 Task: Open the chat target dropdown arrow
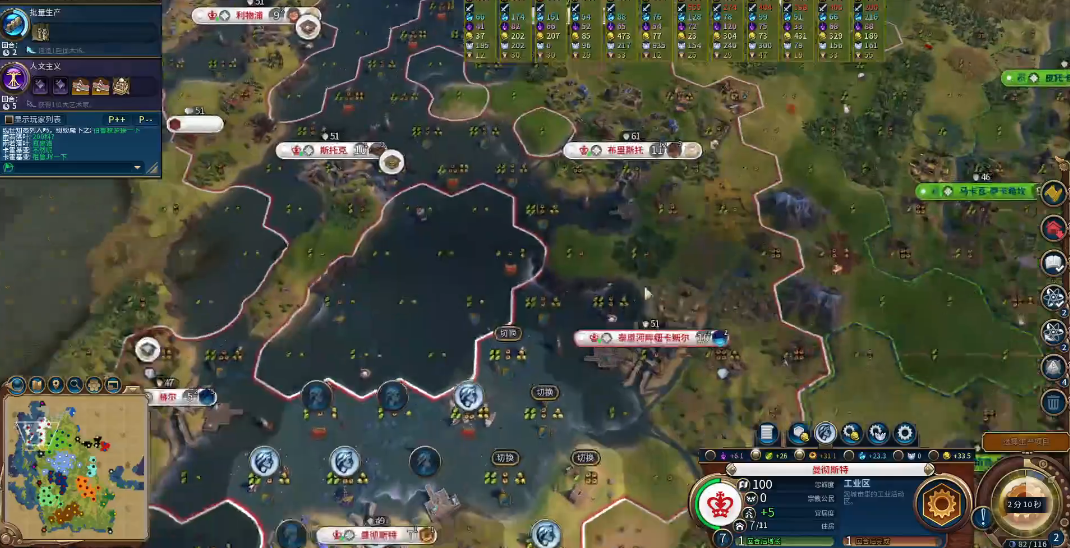138,167
